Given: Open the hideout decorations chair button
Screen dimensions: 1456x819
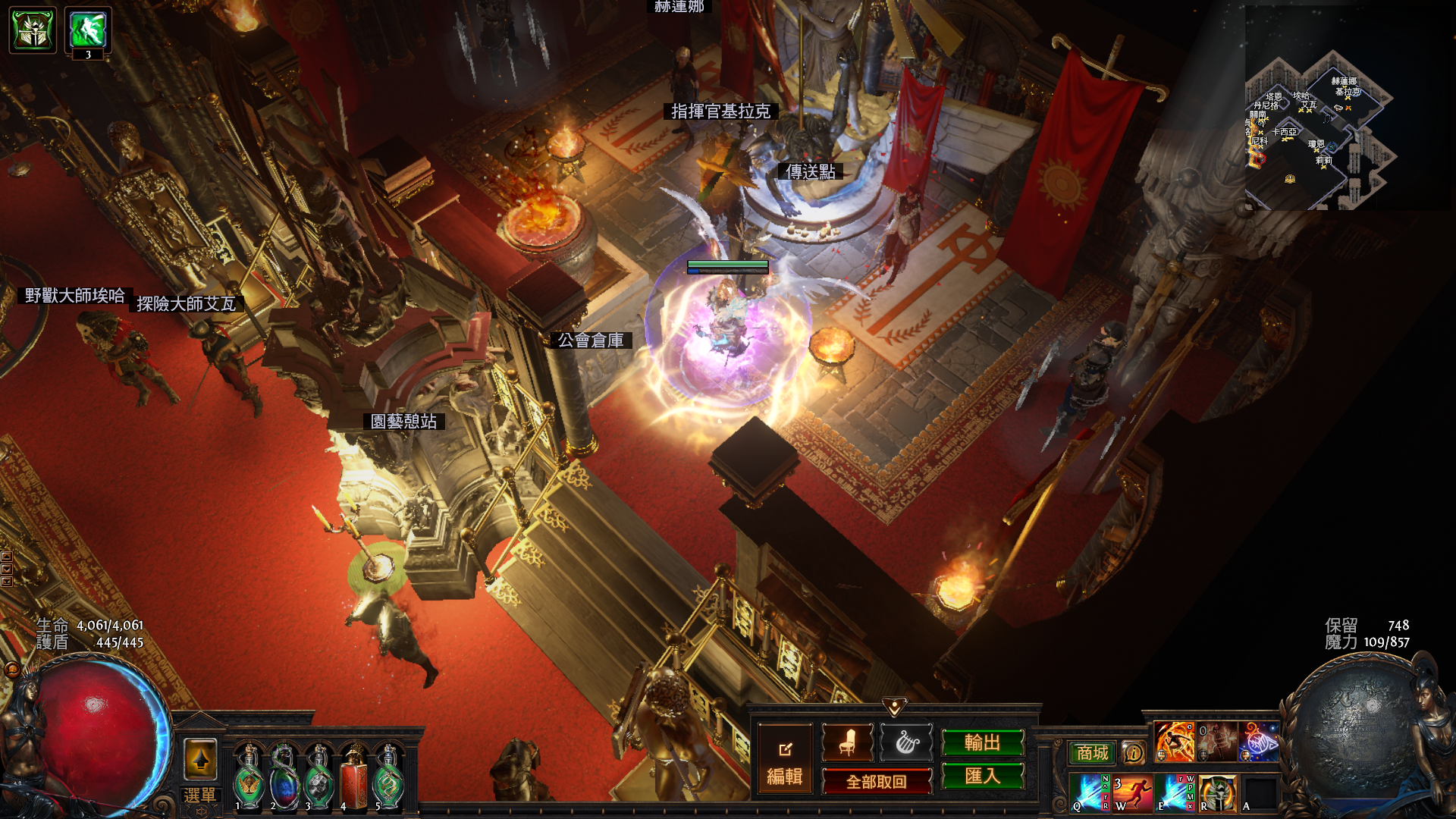Looking at the screenshot, I should [847, 742].
